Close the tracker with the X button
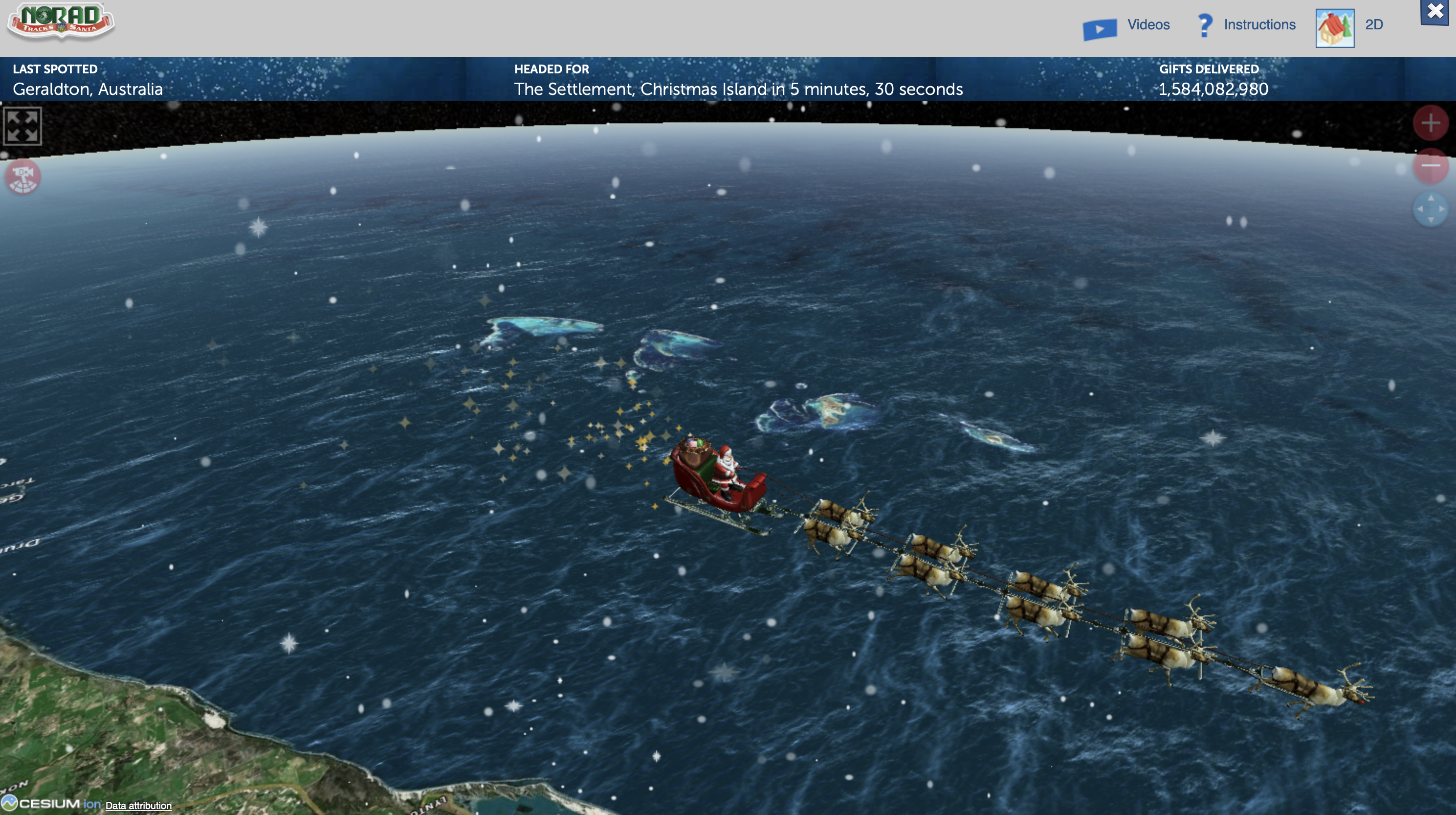This screenshot has height=815, width=1456. 1435,11
